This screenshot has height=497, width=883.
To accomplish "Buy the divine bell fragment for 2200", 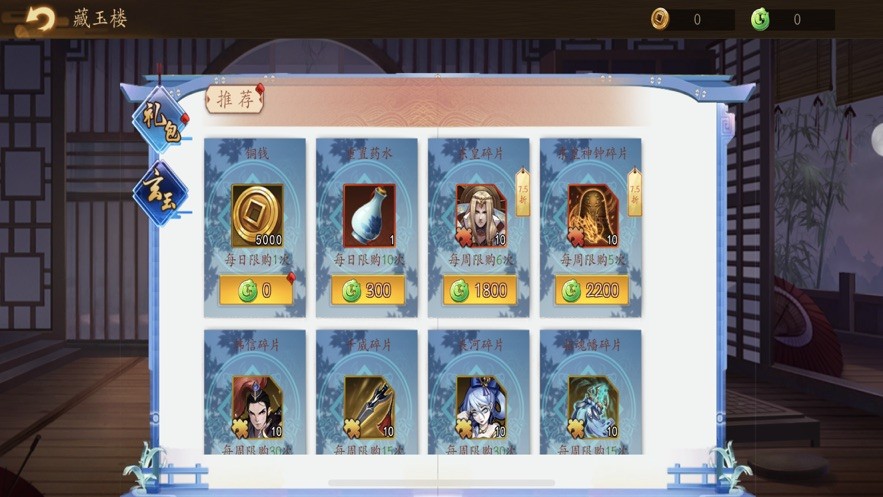I will coord(592,291).
